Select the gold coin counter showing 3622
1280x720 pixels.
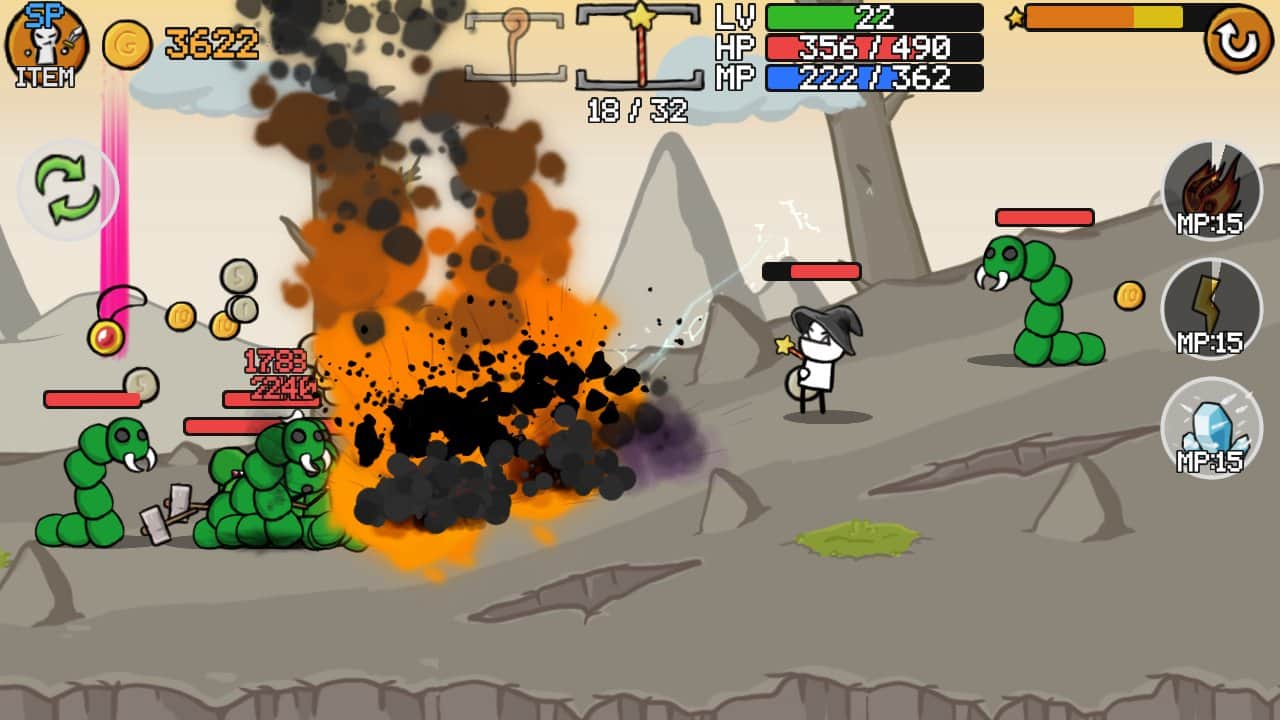point(190,40)
